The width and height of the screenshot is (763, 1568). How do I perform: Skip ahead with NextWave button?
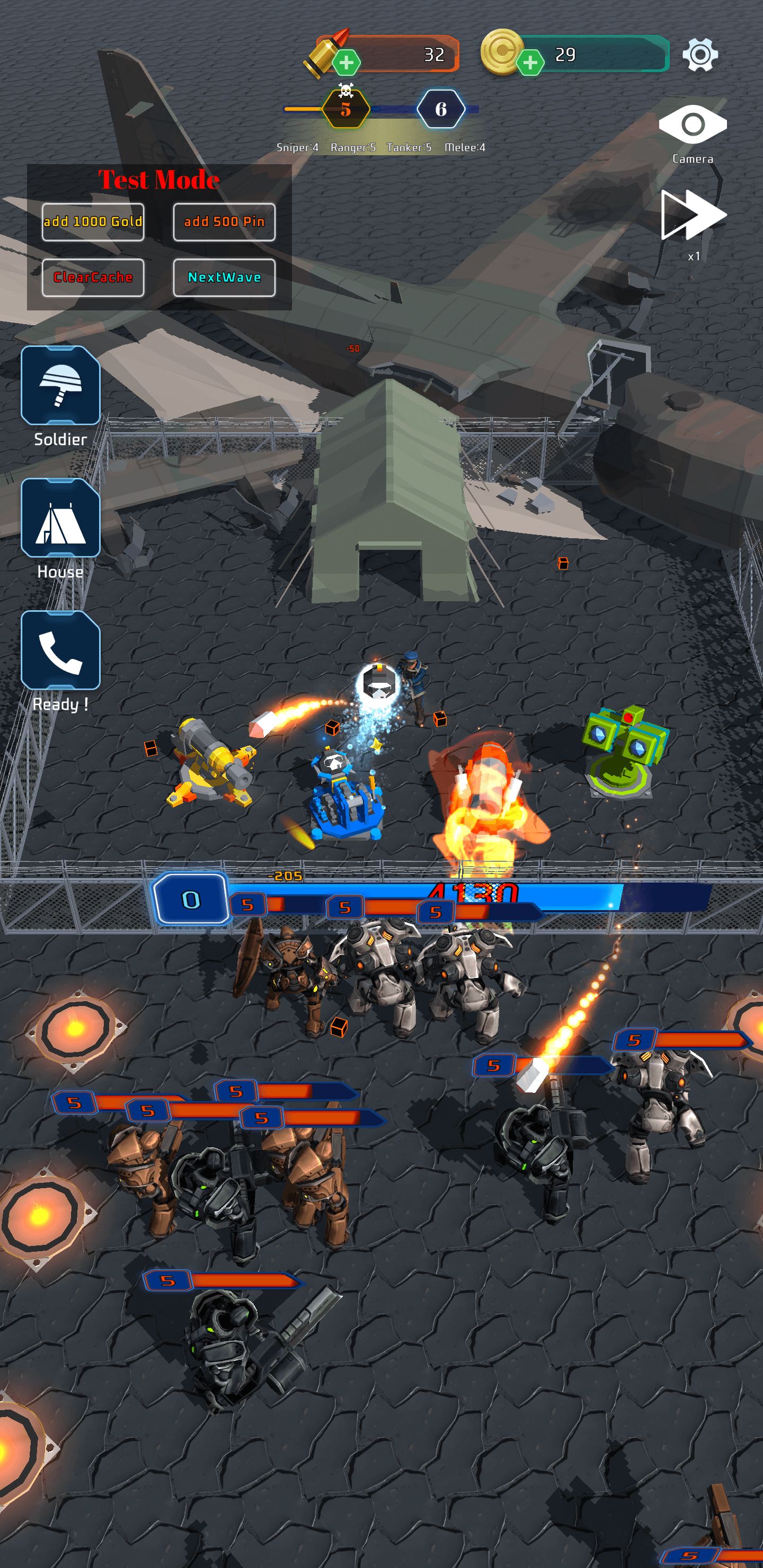coord(224,278)
